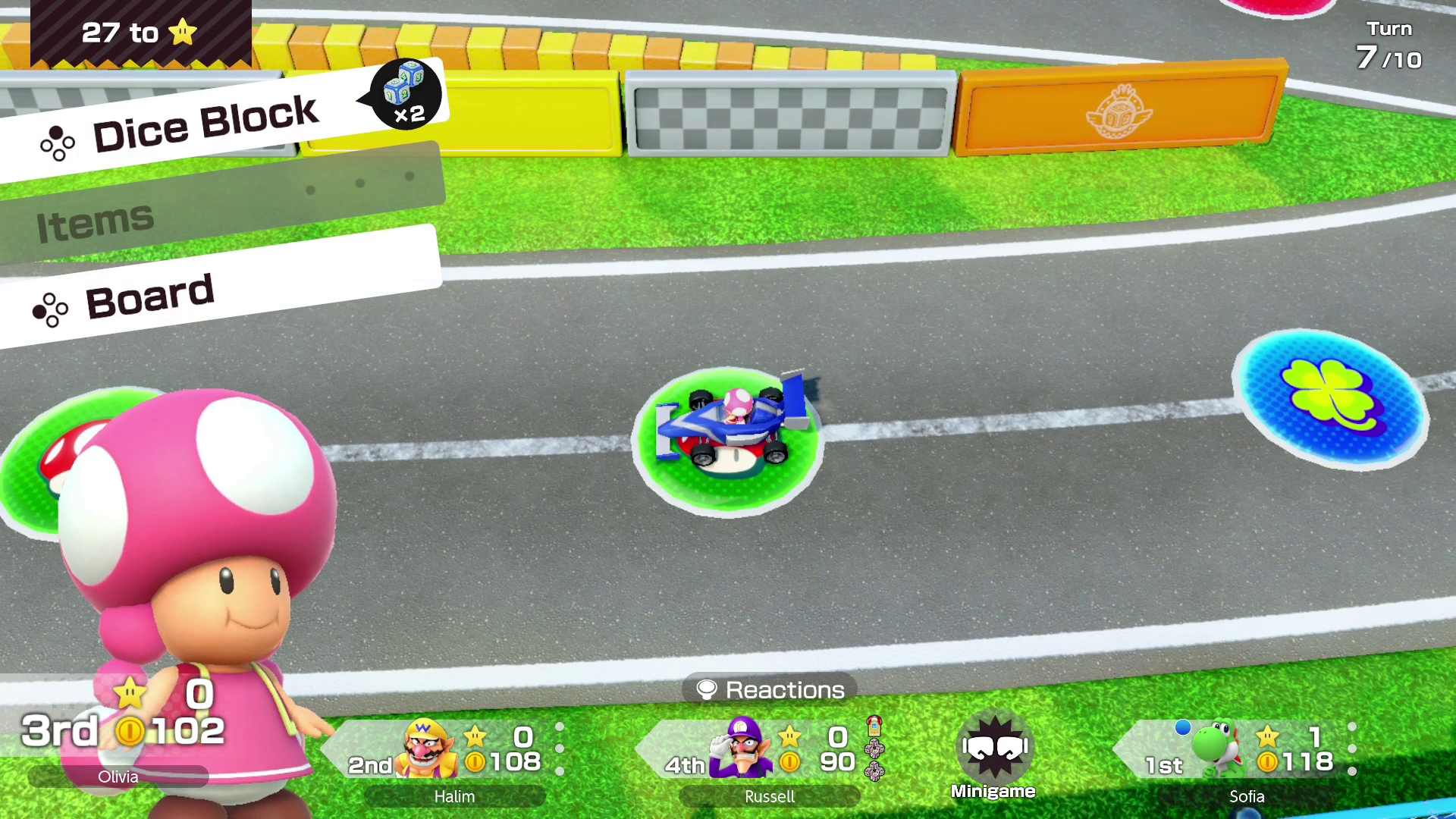Click the double dice x2 icon
1456x819 pixels.
[x=406, y=94]
